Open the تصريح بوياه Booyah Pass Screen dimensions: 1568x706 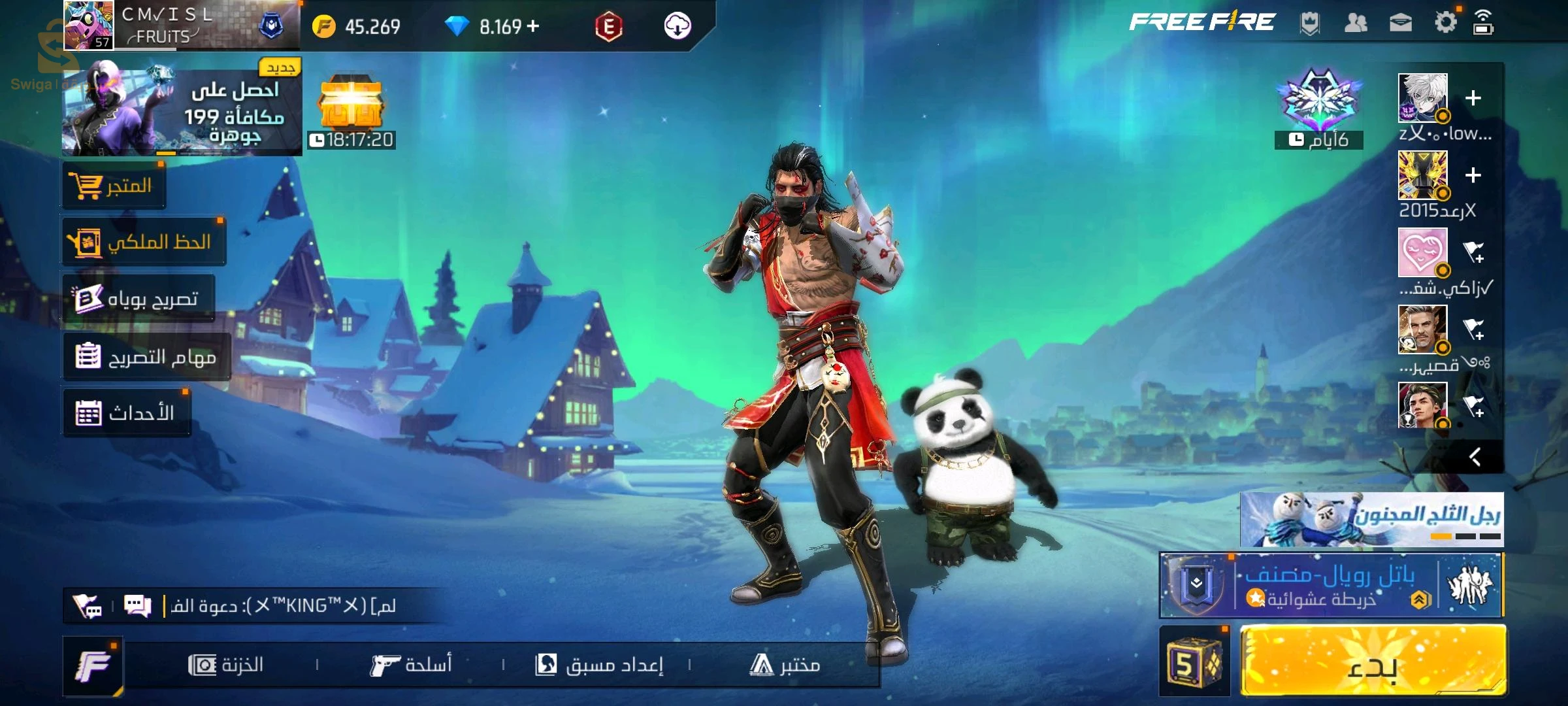click(x=139, y=299)
